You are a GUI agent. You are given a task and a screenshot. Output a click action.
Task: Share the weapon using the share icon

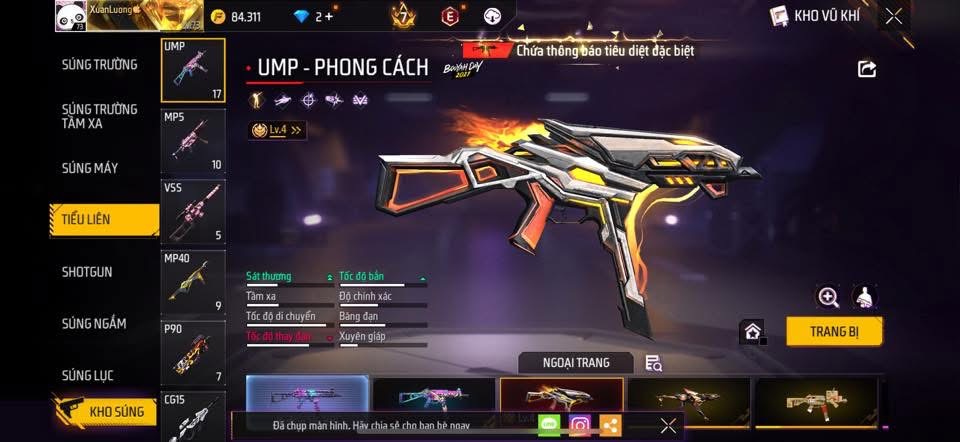867,69
